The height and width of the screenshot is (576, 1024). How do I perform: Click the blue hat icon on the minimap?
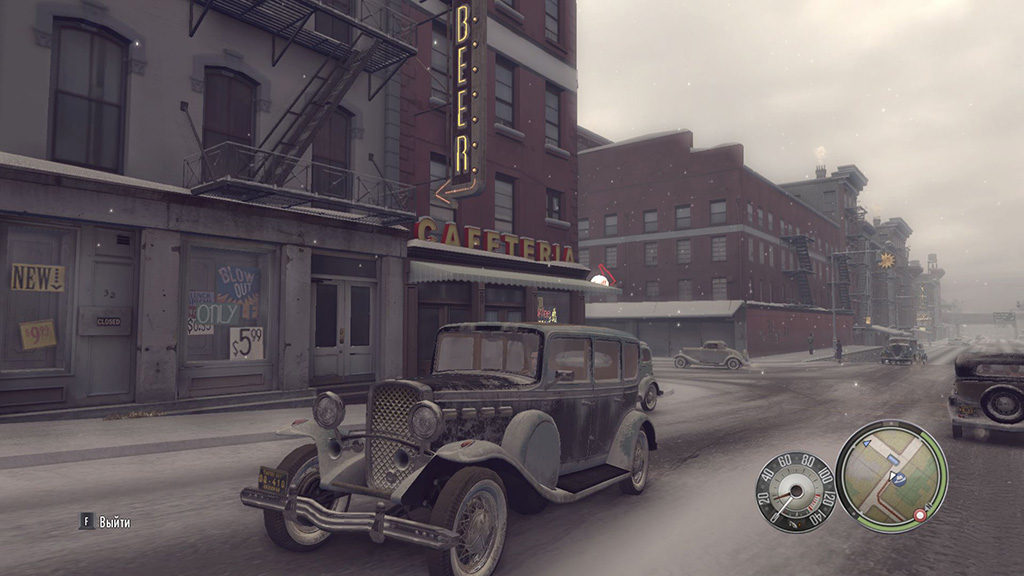click(898, 480)
